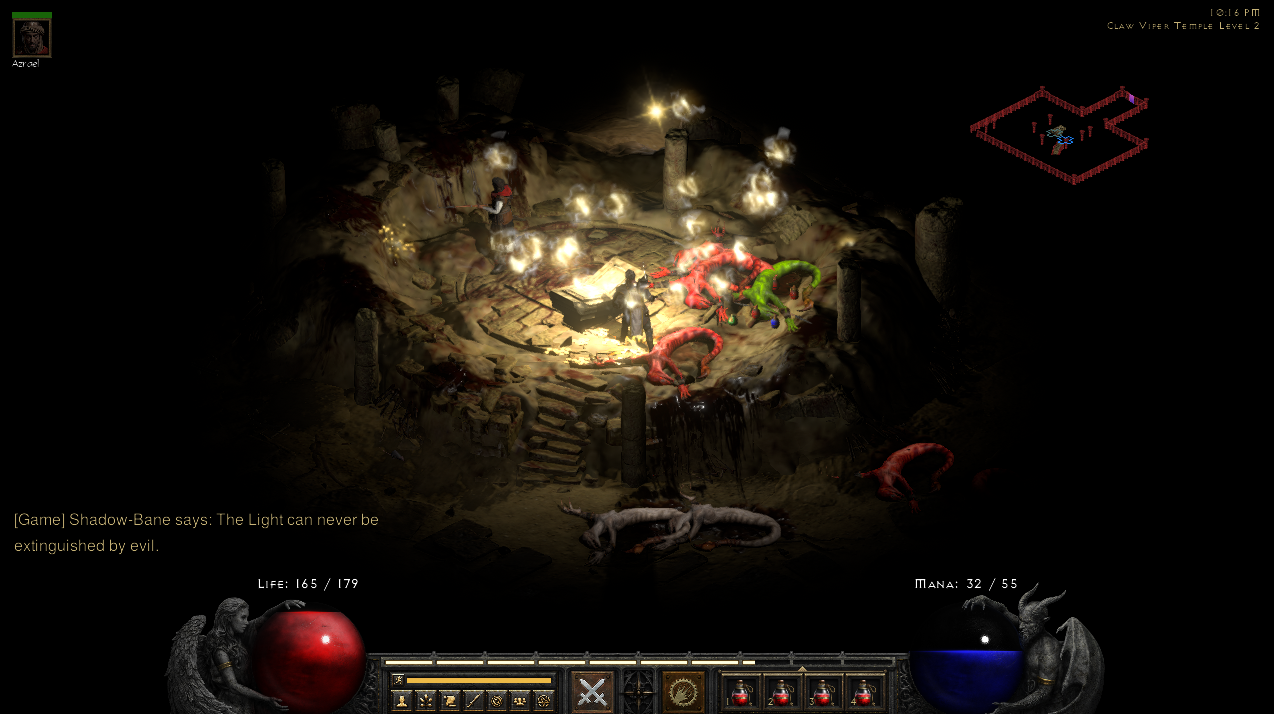Viewport: 1274px width, 714px height.
Task: Click the Azrael mercenary portrait
Action: [31, 38]
